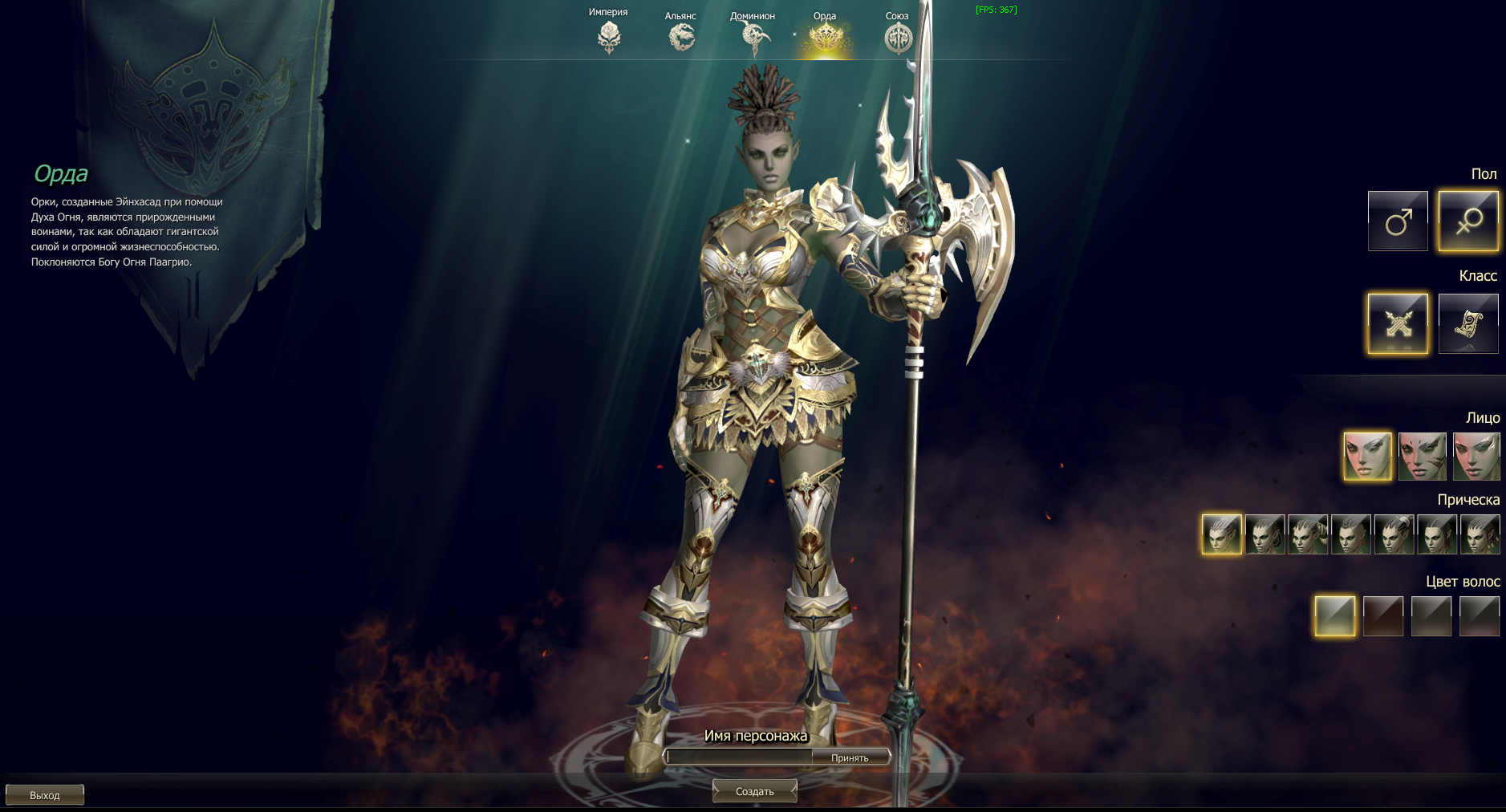This screenshot has height=812, width=1506.
Task: Select the female gender icon
Action: click(x=1468, y=221)
